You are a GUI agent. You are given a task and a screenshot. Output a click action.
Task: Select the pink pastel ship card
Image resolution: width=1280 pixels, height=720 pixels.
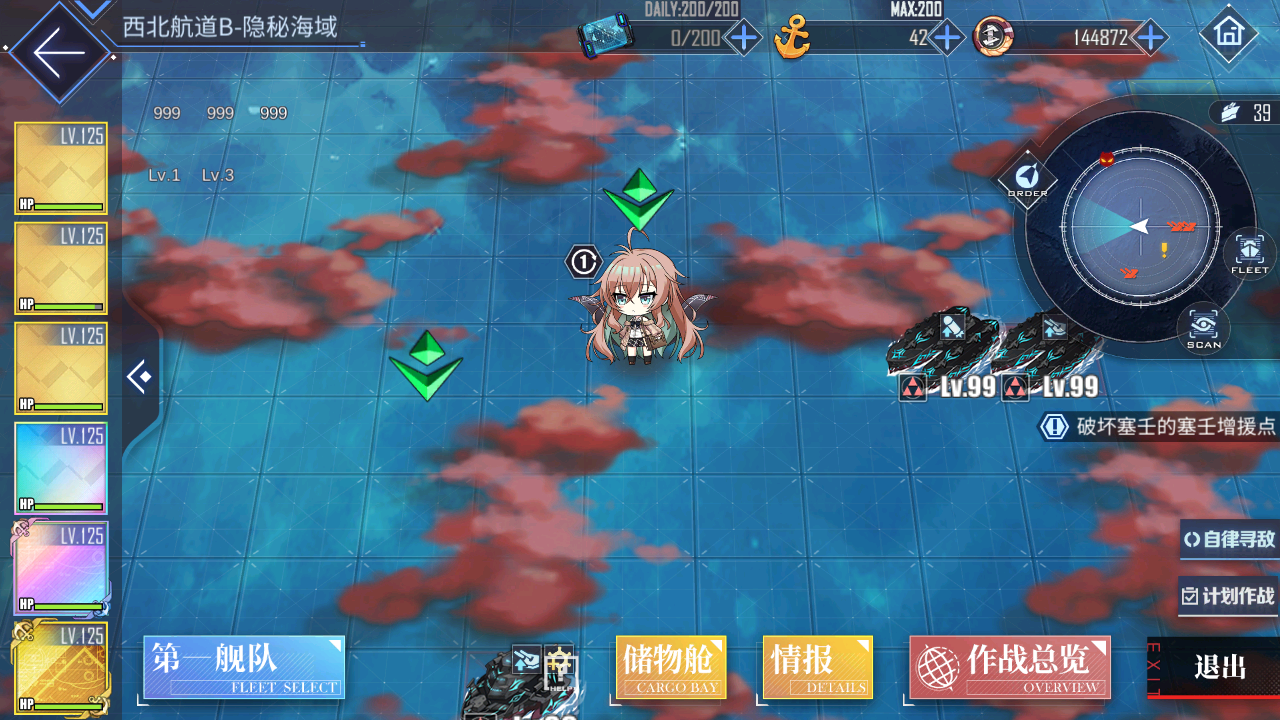pos(61,568)
